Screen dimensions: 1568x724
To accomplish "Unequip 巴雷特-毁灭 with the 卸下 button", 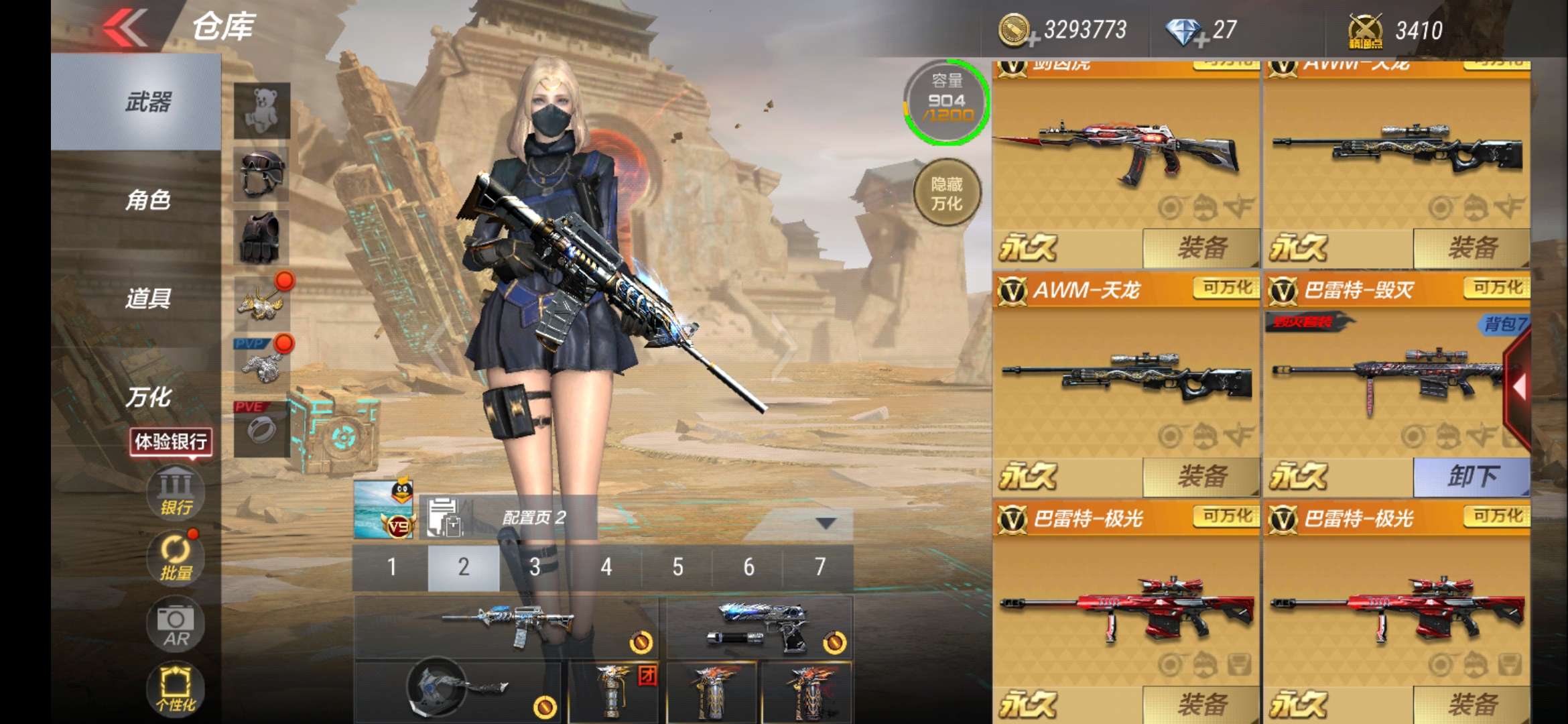I will point(1472,477).
